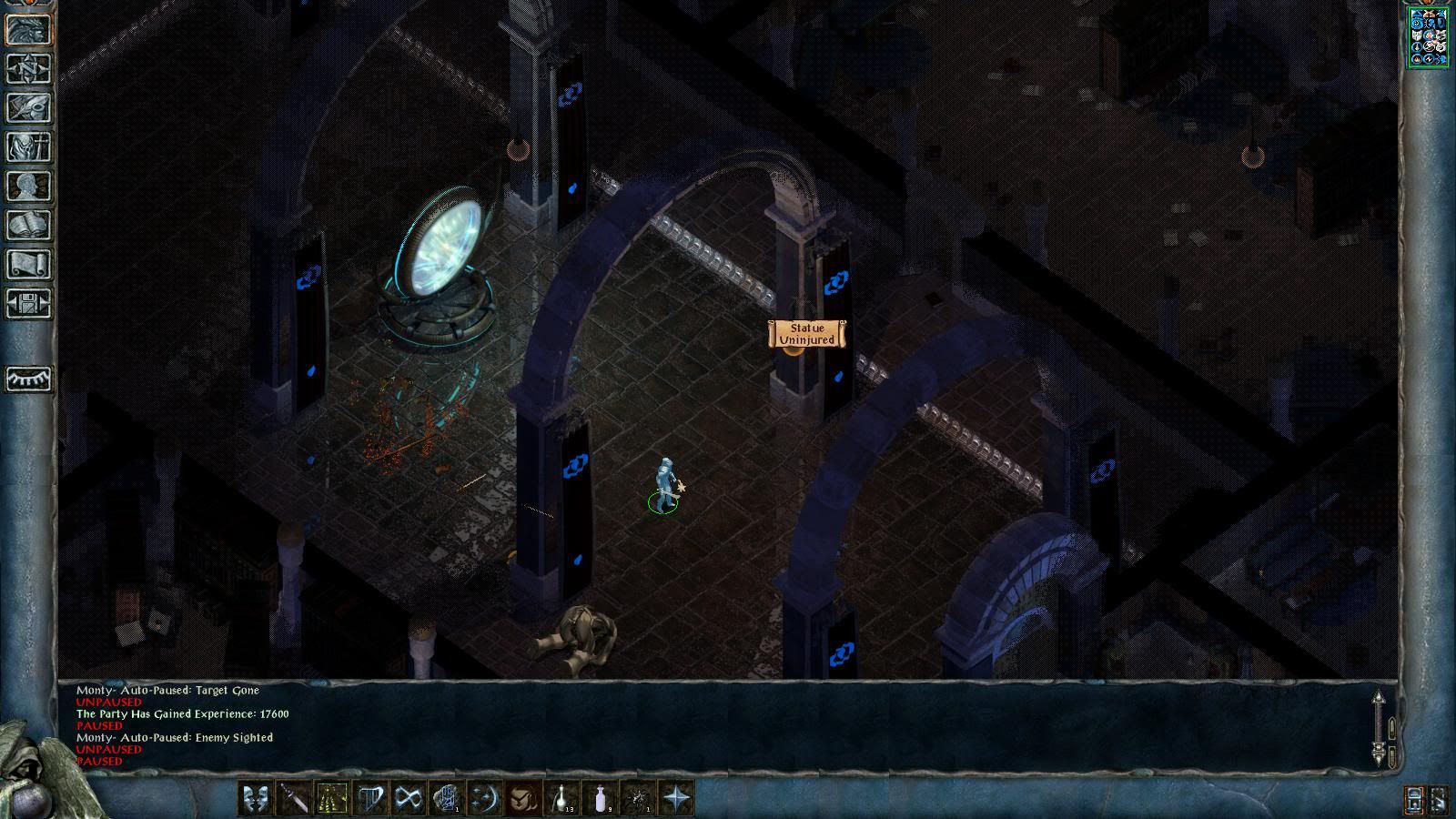Open the mage spellbook button
Screen dimensions: 1456x819
click(x=28, y=225)
